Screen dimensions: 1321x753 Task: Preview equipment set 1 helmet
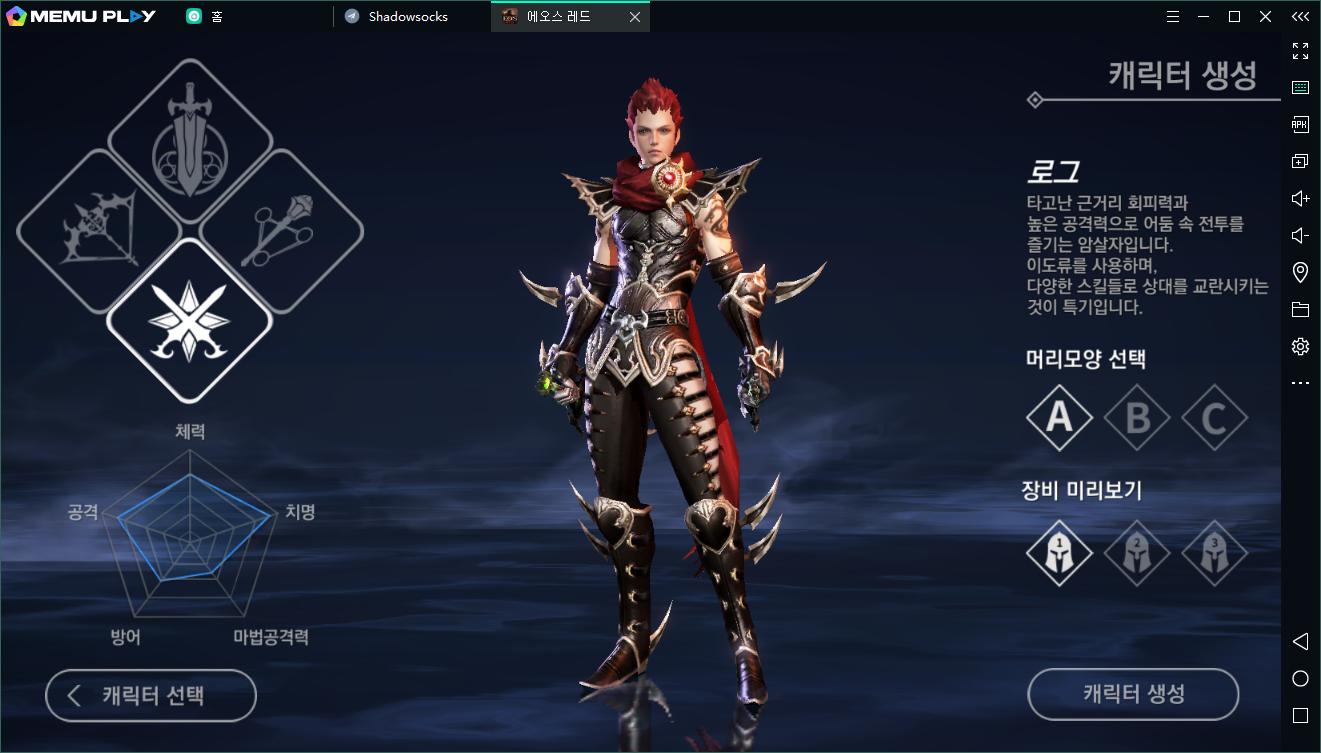click(1059, 552)
